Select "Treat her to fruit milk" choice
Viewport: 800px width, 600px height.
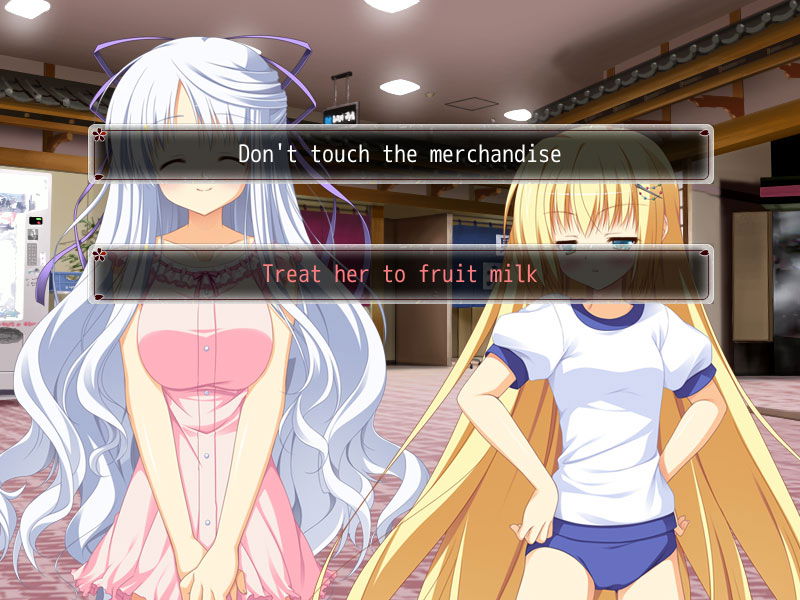click(400, 273)
